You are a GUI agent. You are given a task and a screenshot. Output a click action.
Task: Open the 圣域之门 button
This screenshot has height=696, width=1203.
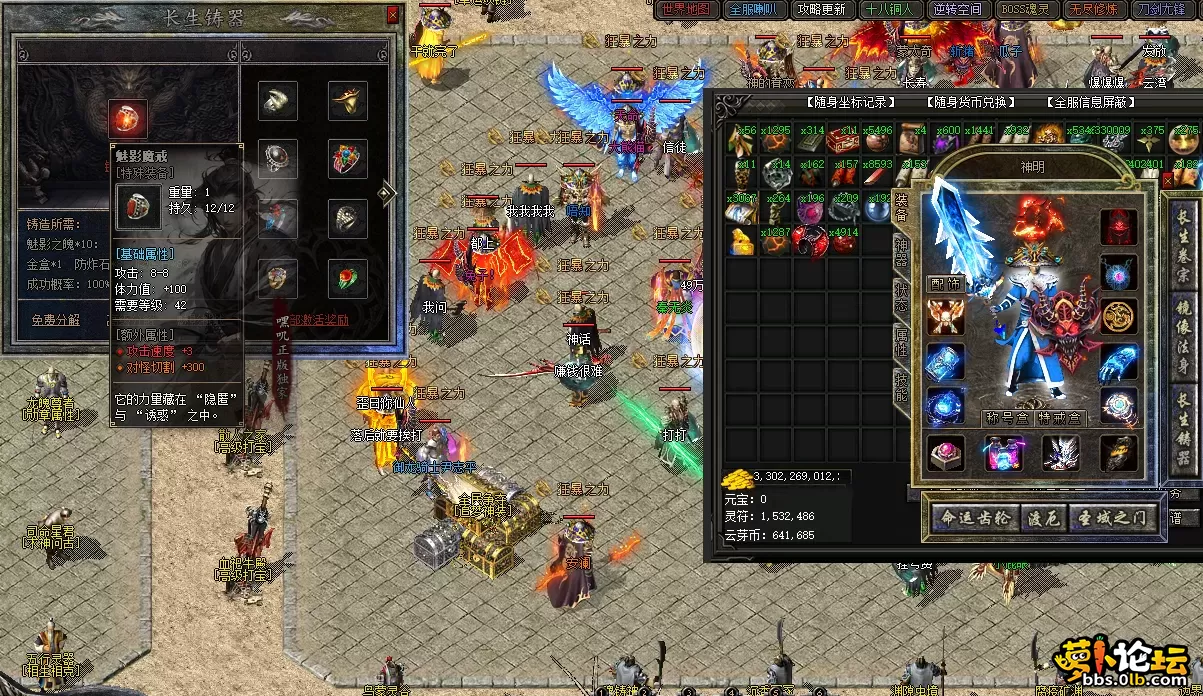coord(1116,518)
